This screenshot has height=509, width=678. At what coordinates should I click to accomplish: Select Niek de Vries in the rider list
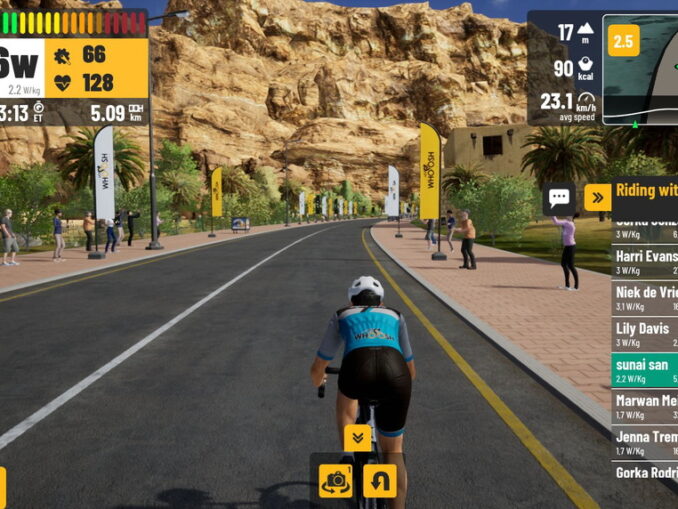[645, 298]
